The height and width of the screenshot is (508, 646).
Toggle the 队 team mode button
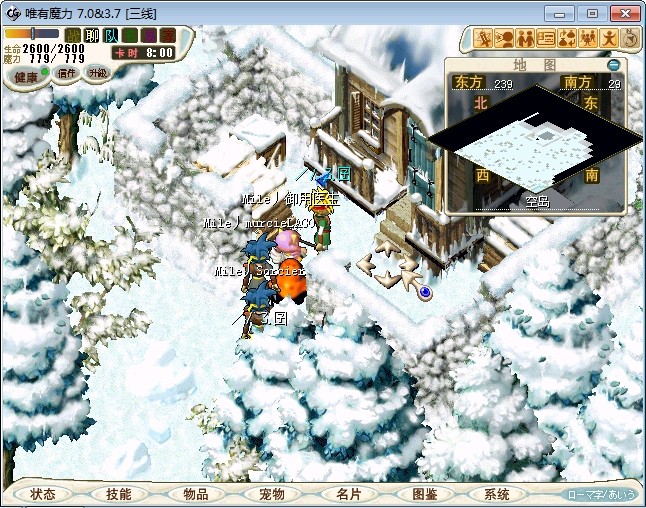(x=110, y=35)
